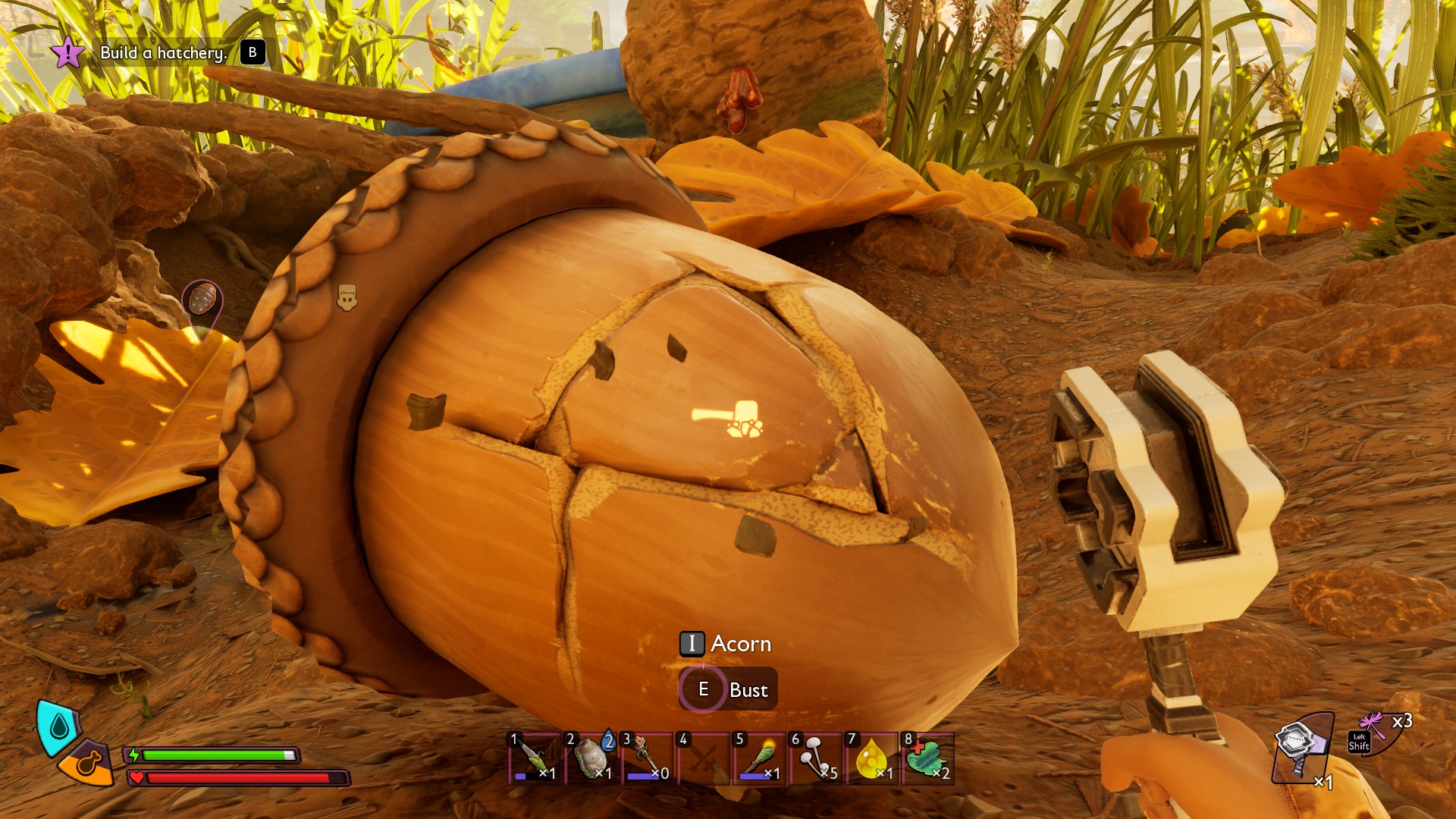Image resolution: width=1456 pixels, height=819 pixels.
Task: Click the equipped omni-tool hammer icon
Action: point(1301,747)
